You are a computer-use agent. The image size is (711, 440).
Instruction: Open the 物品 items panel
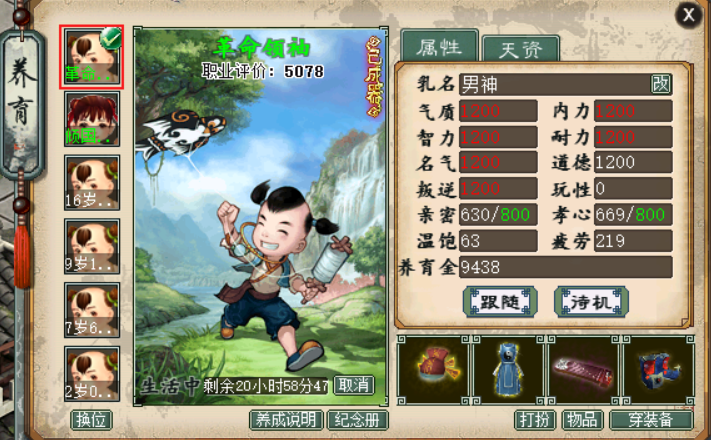581,420
